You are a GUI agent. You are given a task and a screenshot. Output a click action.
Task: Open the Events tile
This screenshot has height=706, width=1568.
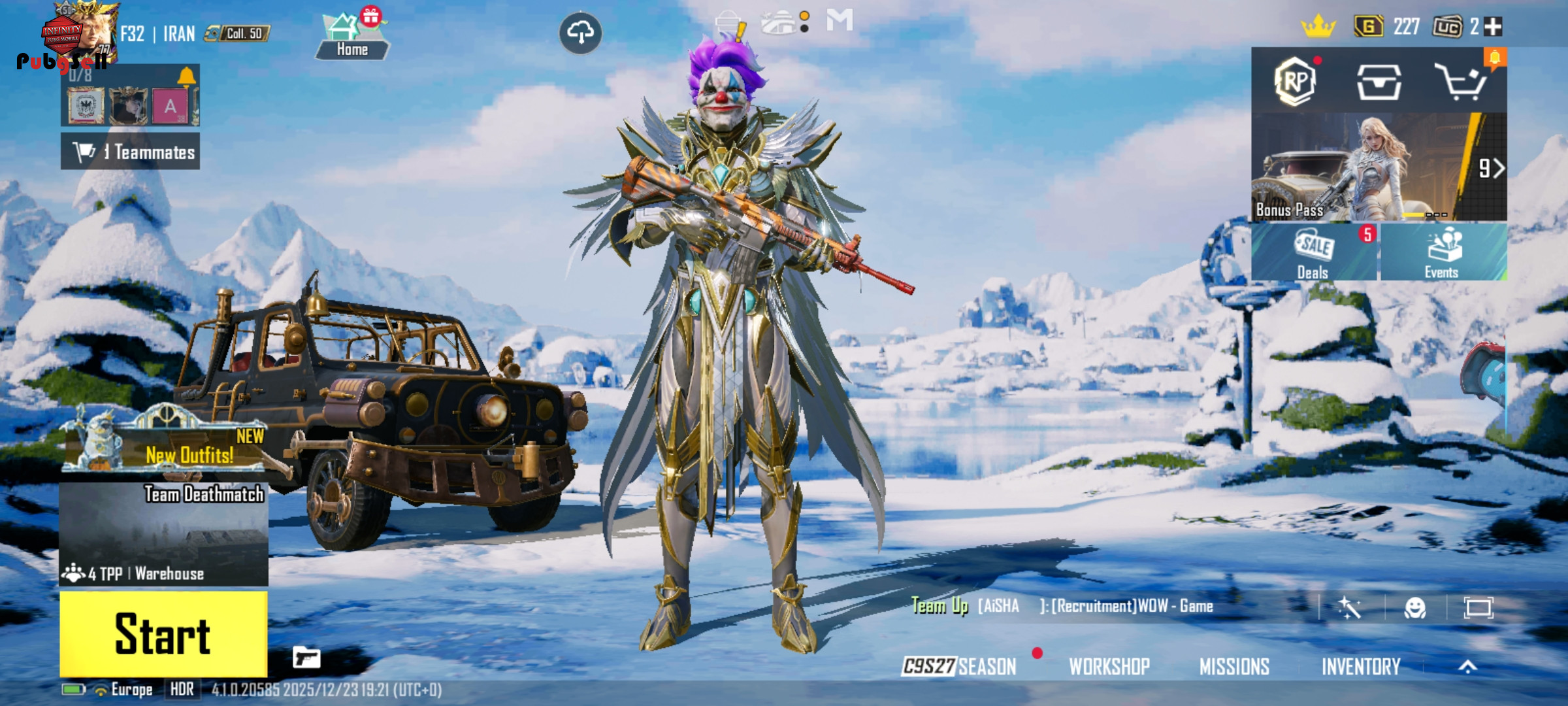coord(1442,253)
